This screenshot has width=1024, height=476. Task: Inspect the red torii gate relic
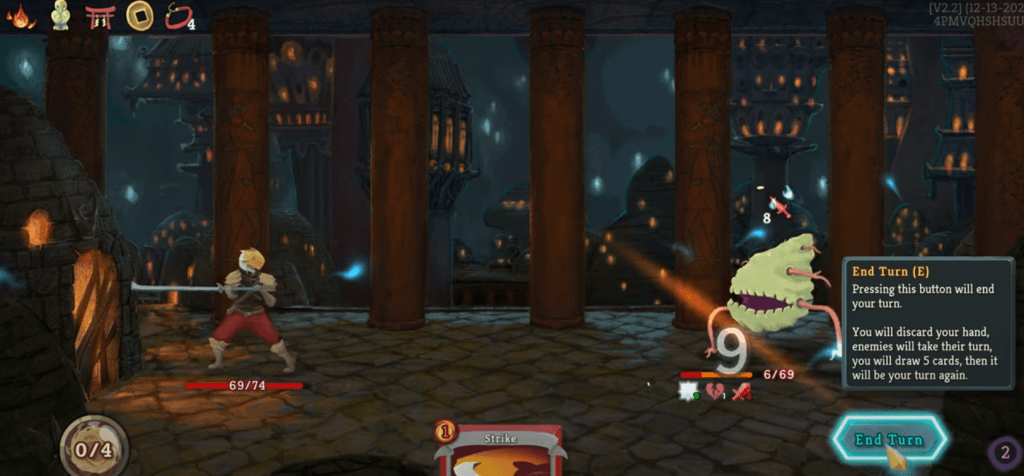99,17
